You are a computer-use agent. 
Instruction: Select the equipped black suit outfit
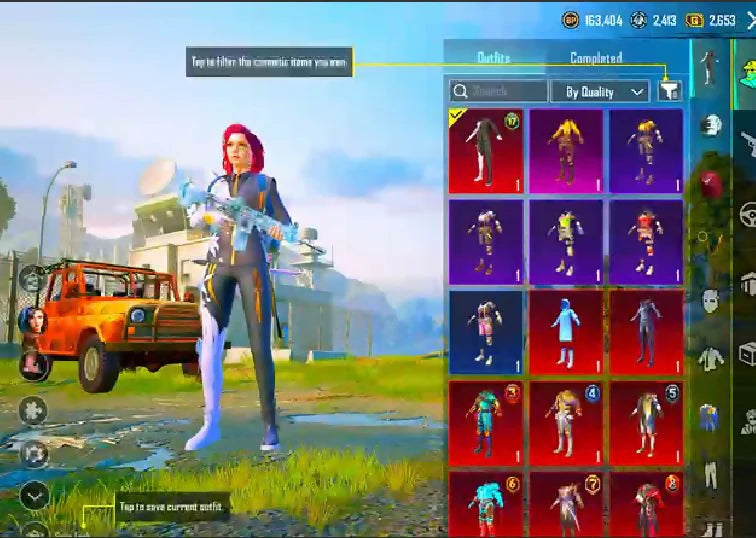point(486,151)
